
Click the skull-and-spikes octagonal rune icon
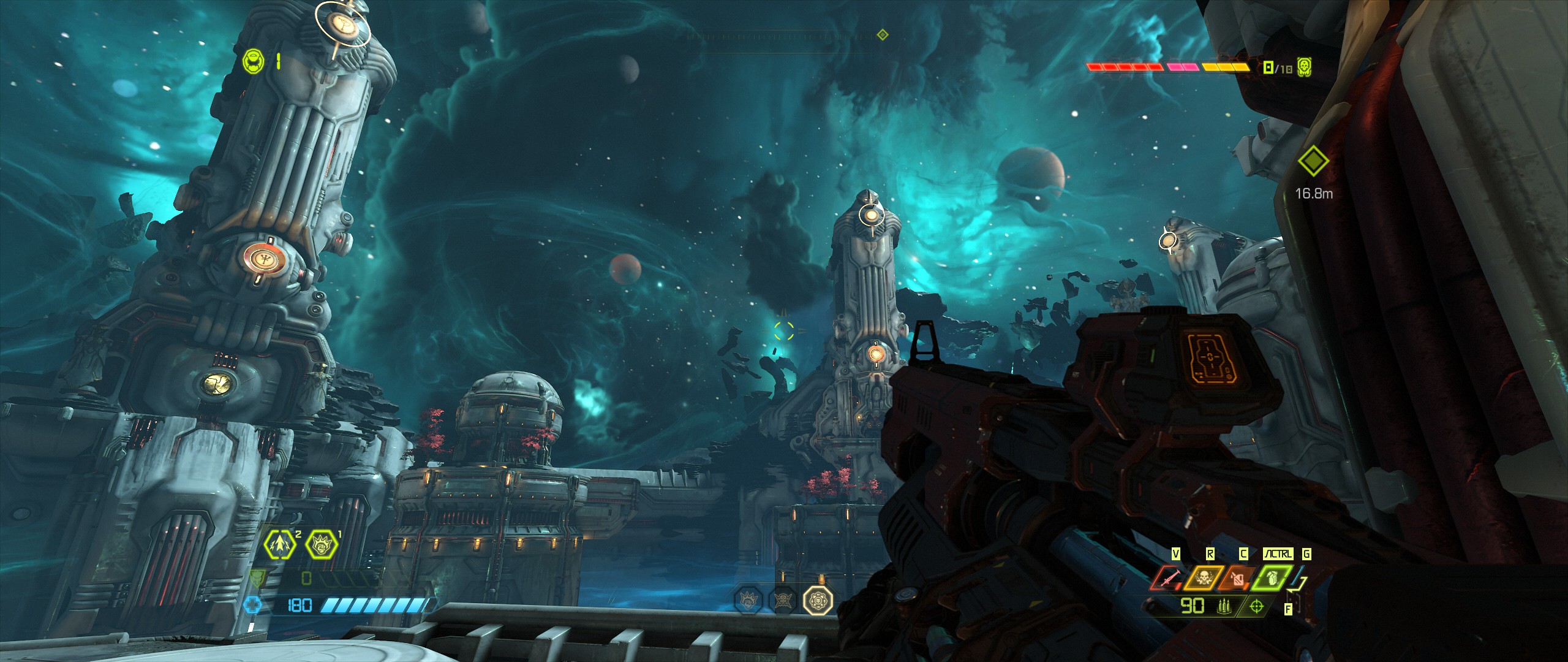click(x=782, y=600)
